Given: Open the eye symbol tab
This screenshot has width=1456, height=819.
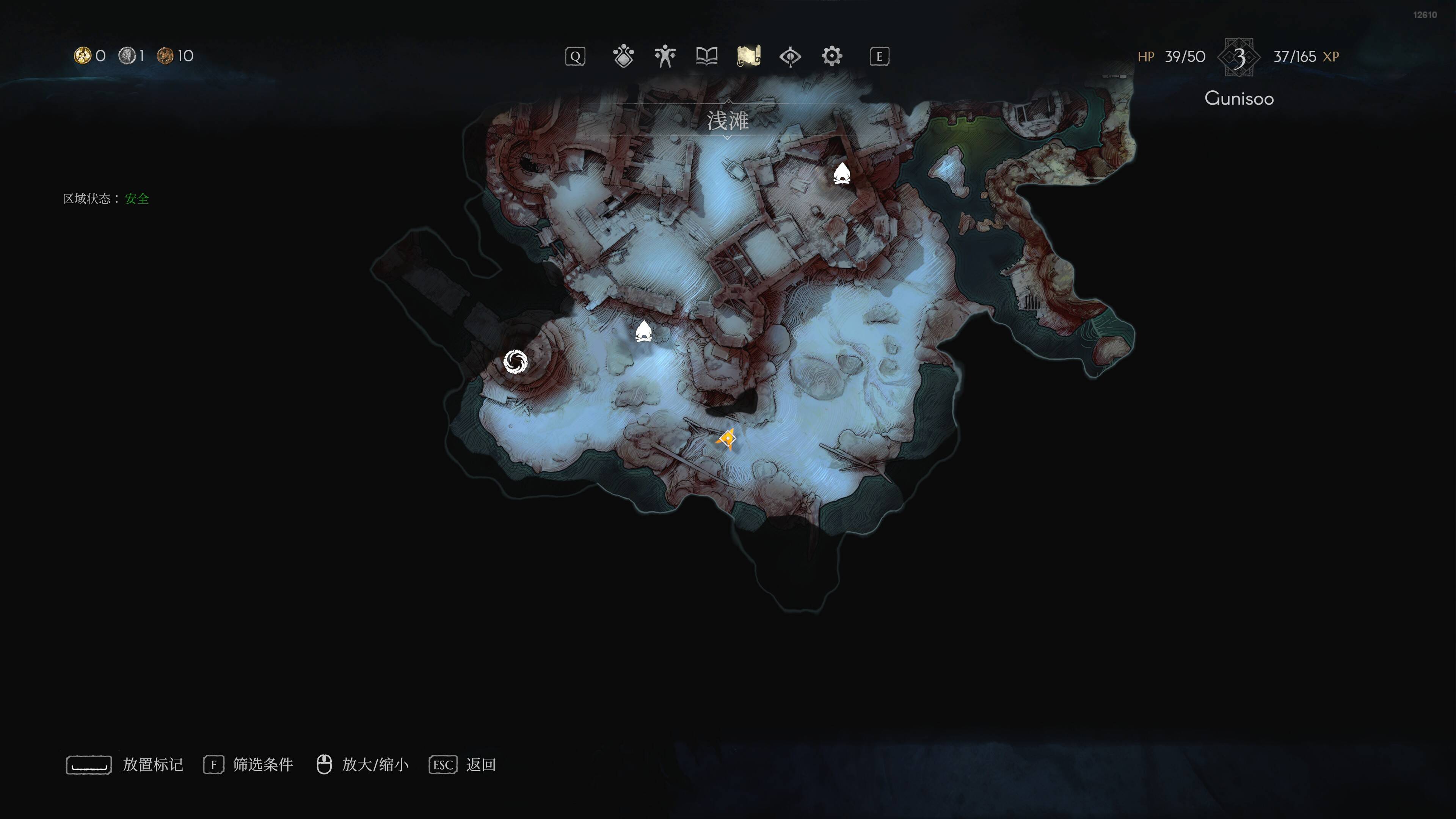Looking at the screenshot, I should point(790,56).
